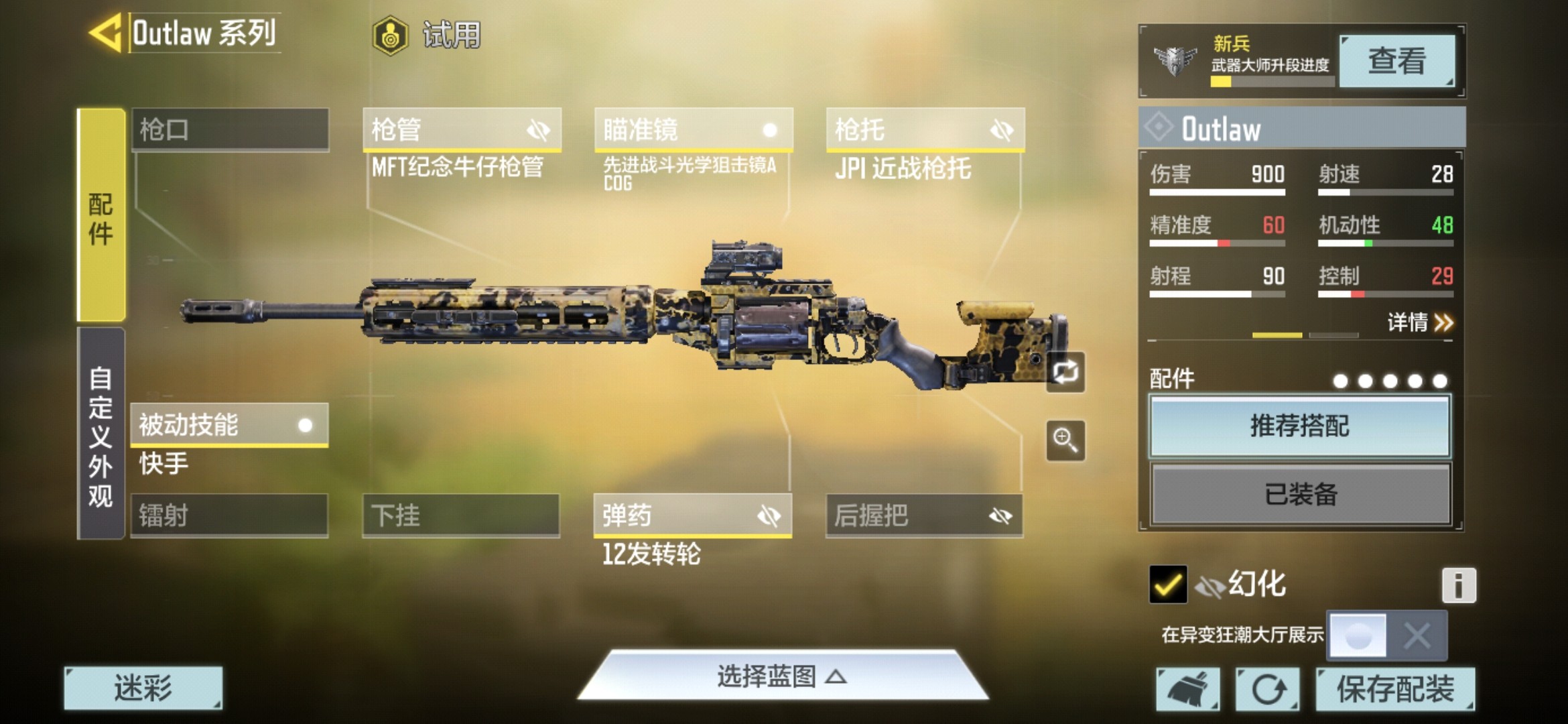Open the 被动技能 perk slot
Screen dimensions: 1568x724
[x=229, y=425]
